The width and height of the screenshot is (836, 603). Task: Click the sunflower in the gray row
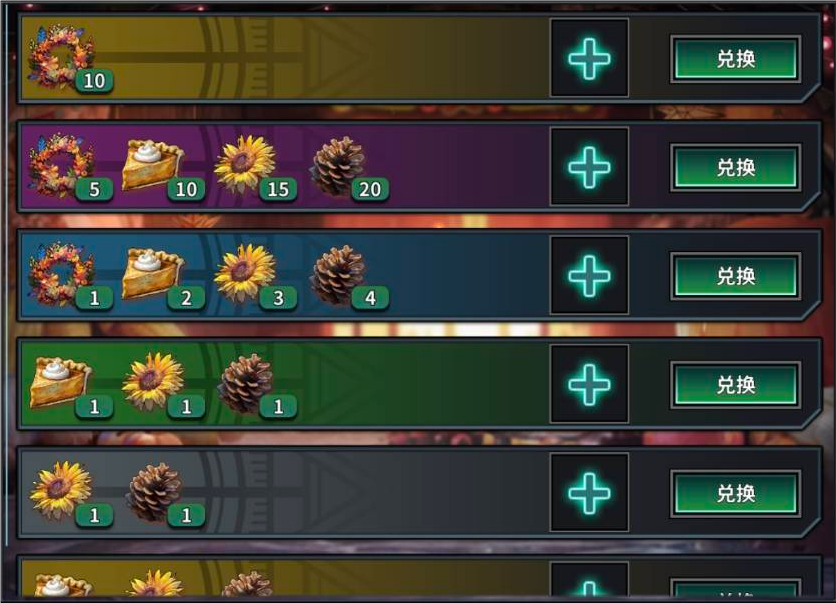tap(60, 492)
